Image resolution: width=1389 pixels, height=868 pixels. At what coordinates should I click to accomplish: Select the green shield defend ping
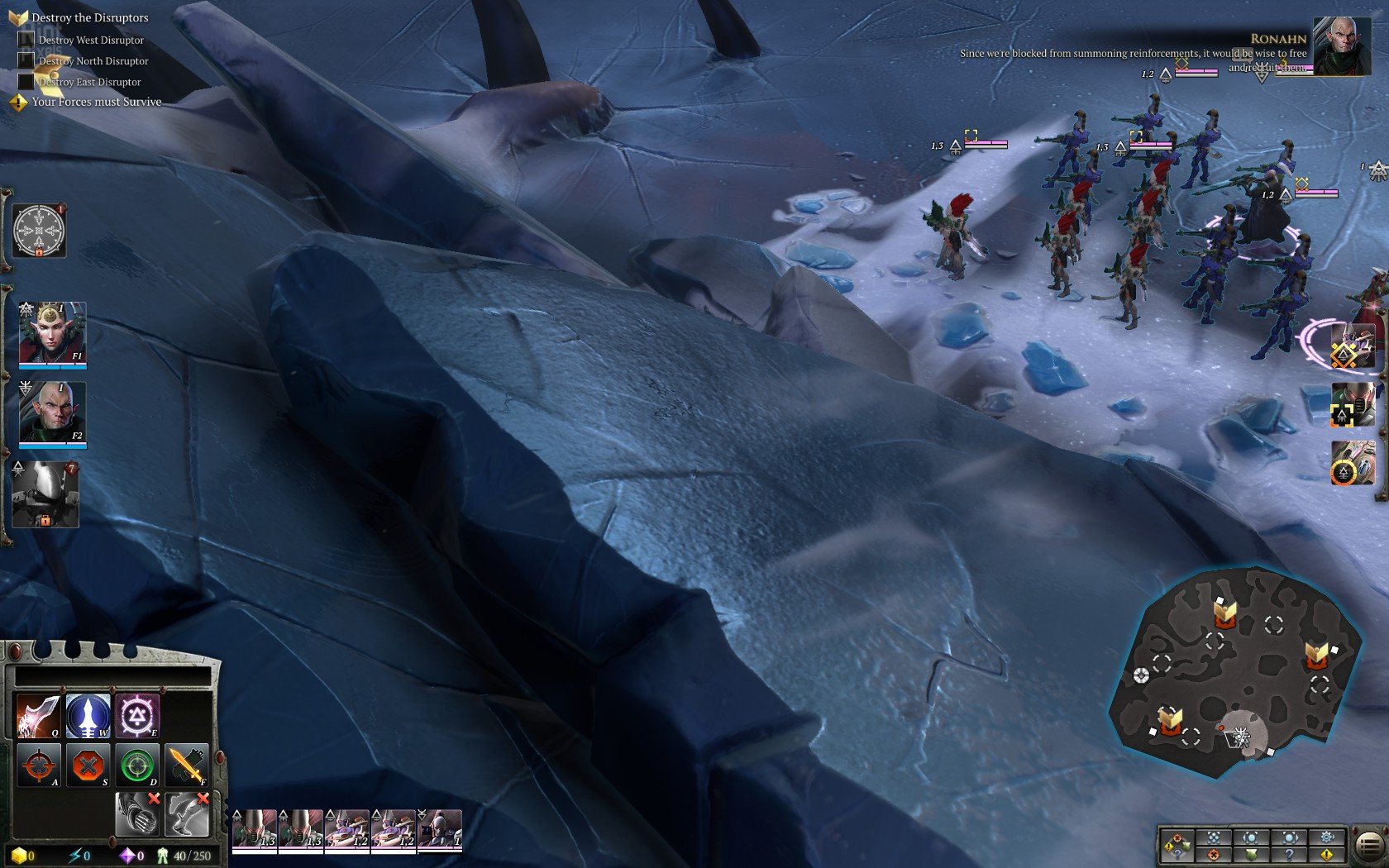pos(1251,855)
